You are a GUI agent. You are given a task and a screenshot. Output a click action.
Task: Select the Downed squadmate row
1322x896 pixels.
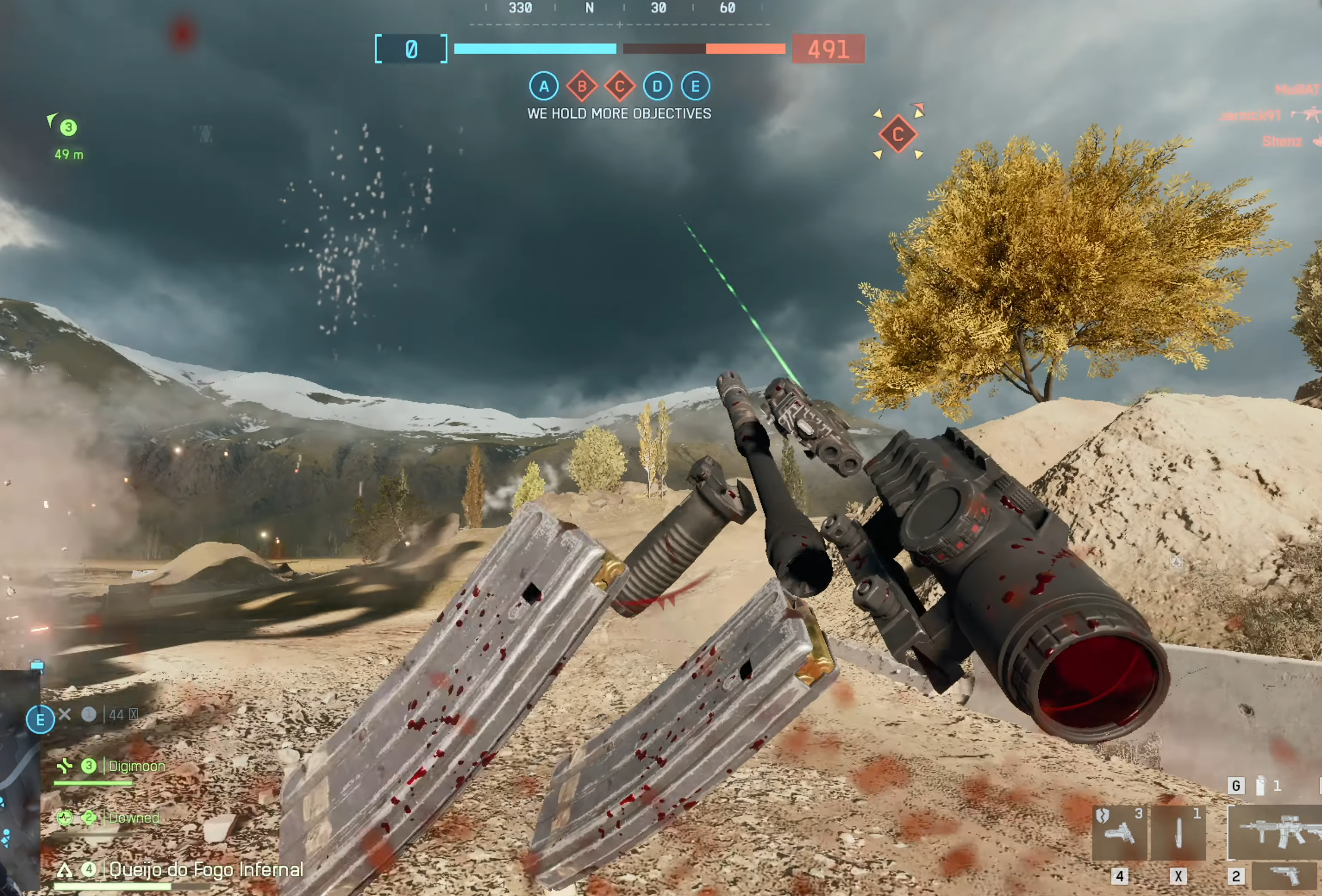pos(134,818)
